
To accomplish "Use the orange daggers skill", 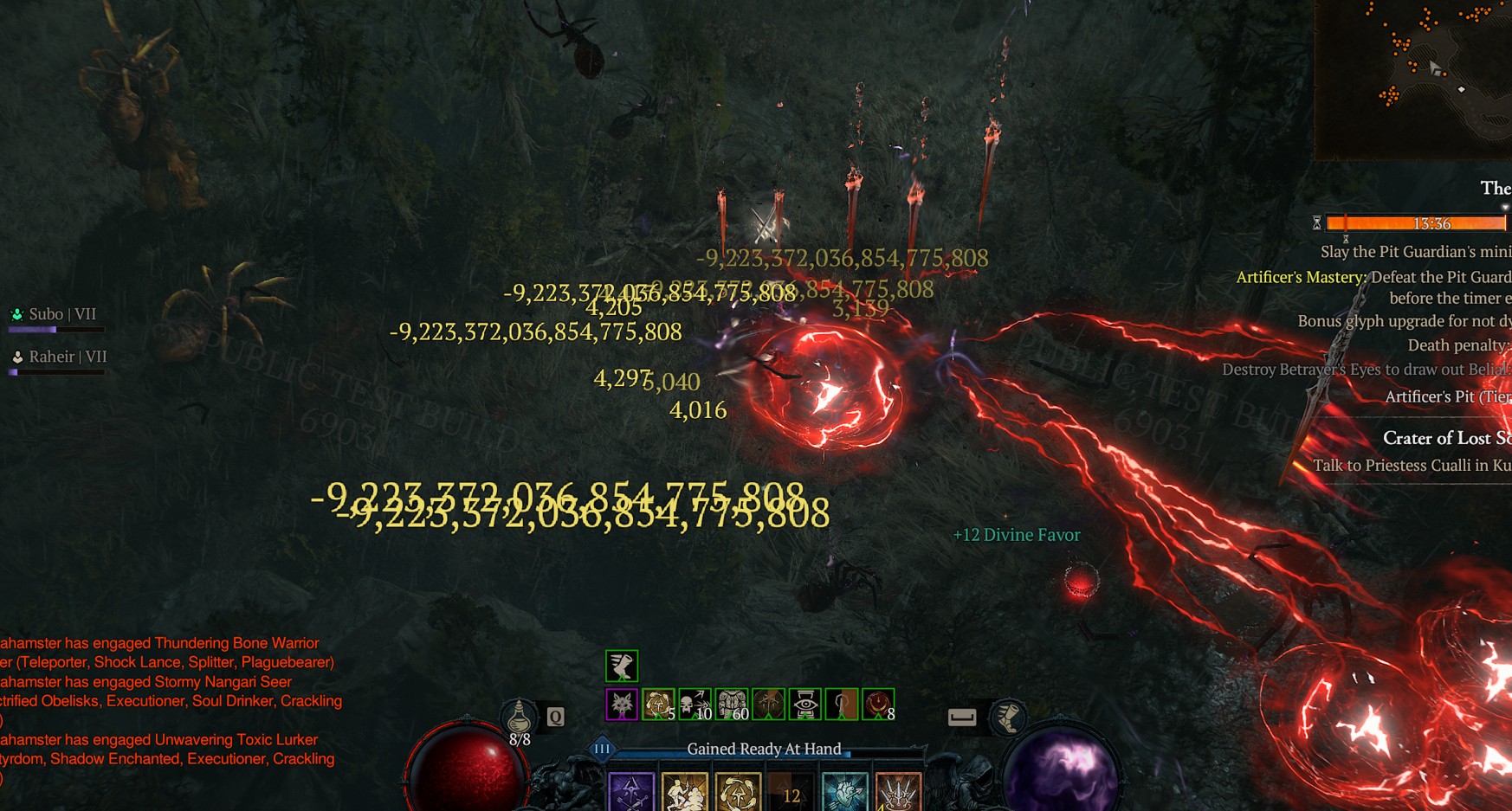I will tap(898, 794).
